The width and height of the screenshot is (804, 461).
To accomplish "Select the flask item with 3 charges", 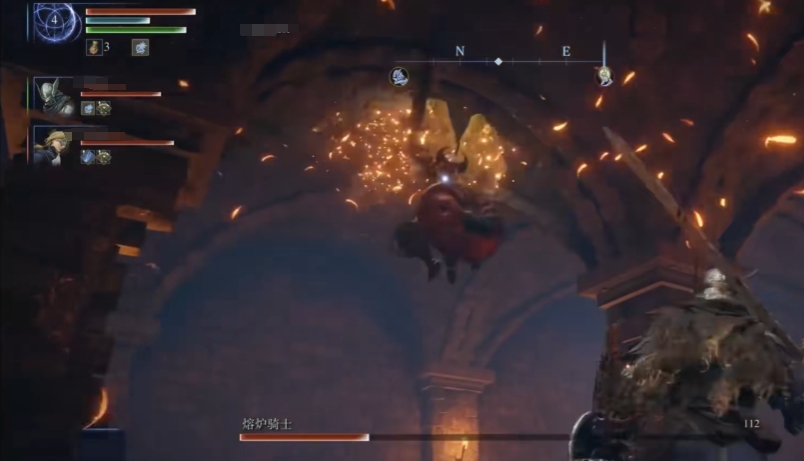I will (94, 47).
